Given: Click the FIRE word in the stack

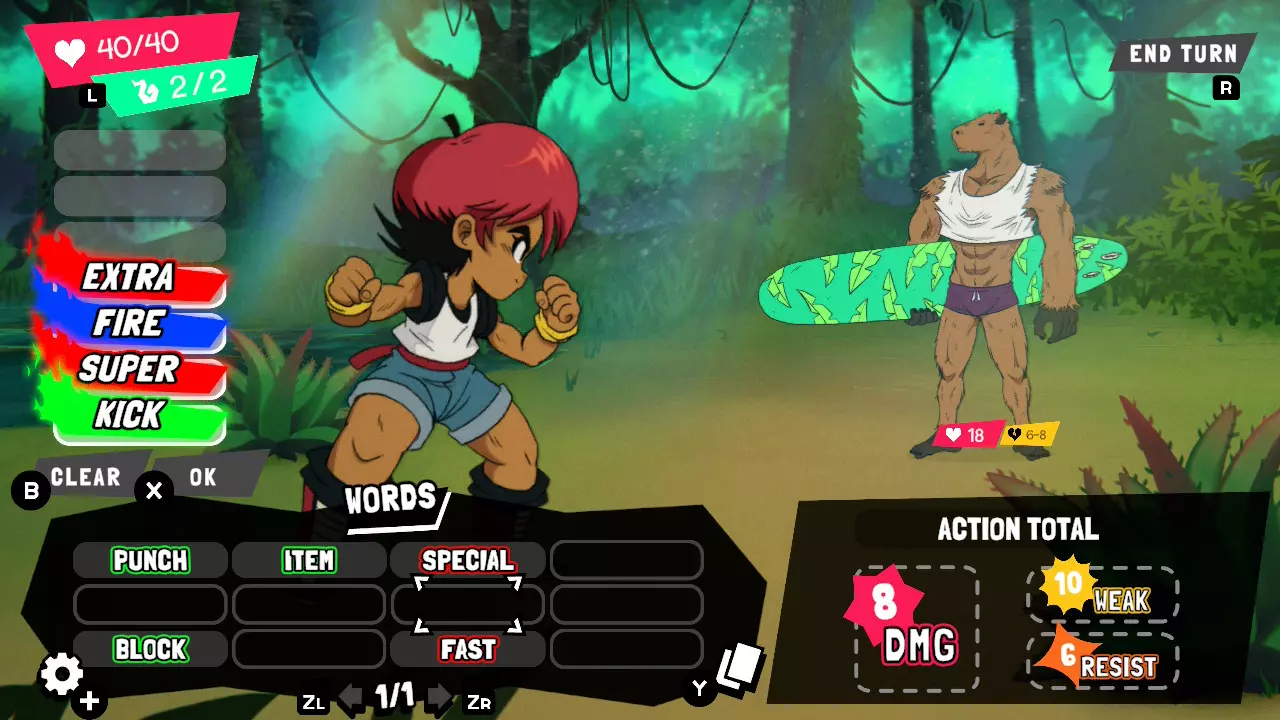Looking at the screenshot, I should (130, 323).
